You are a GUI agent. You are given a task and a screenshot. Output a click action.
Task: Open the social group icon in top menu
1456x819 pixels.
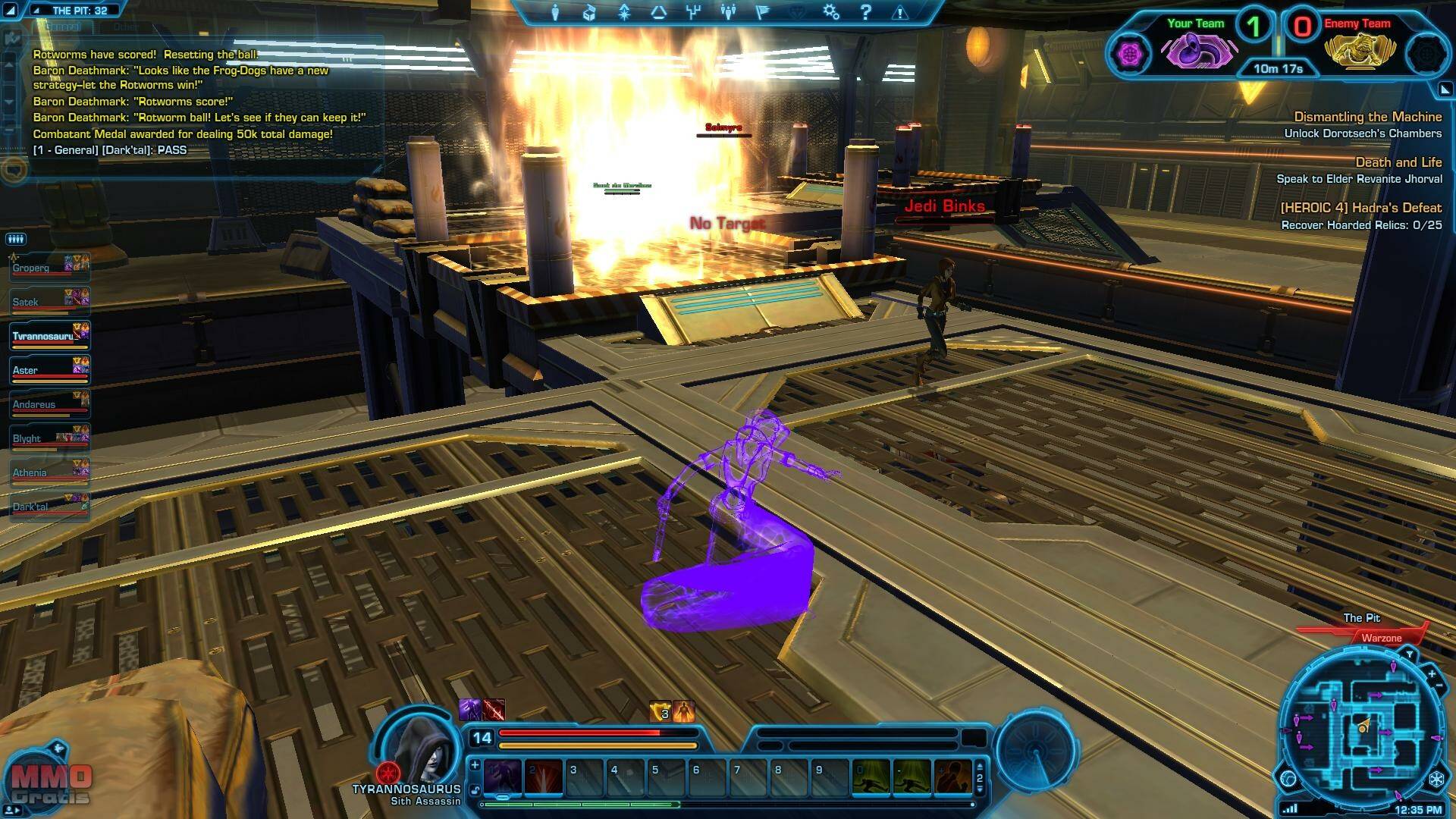pos(728,12)
